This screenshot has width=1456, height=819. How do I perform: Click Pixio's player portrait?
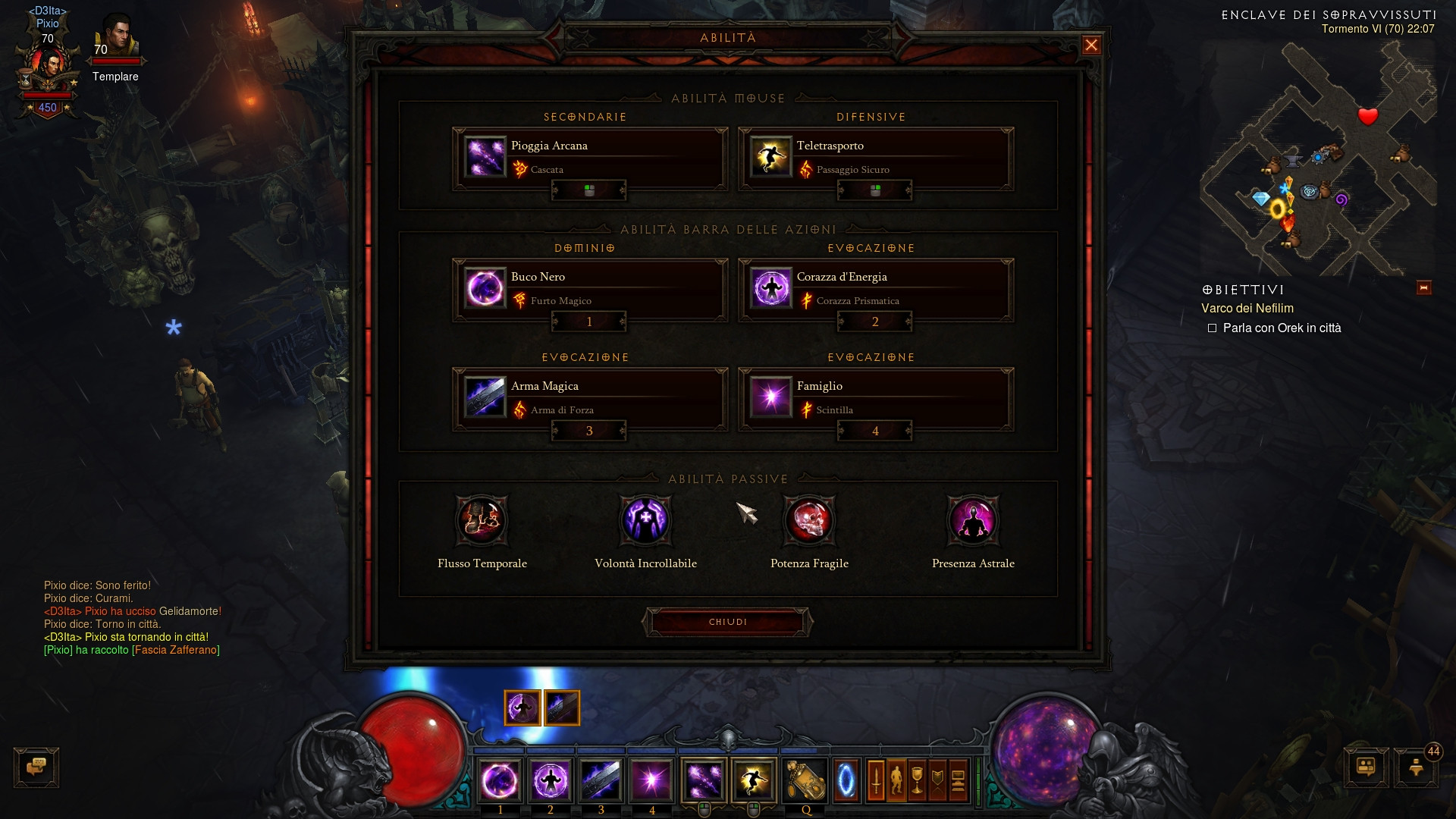pos(49,67)
